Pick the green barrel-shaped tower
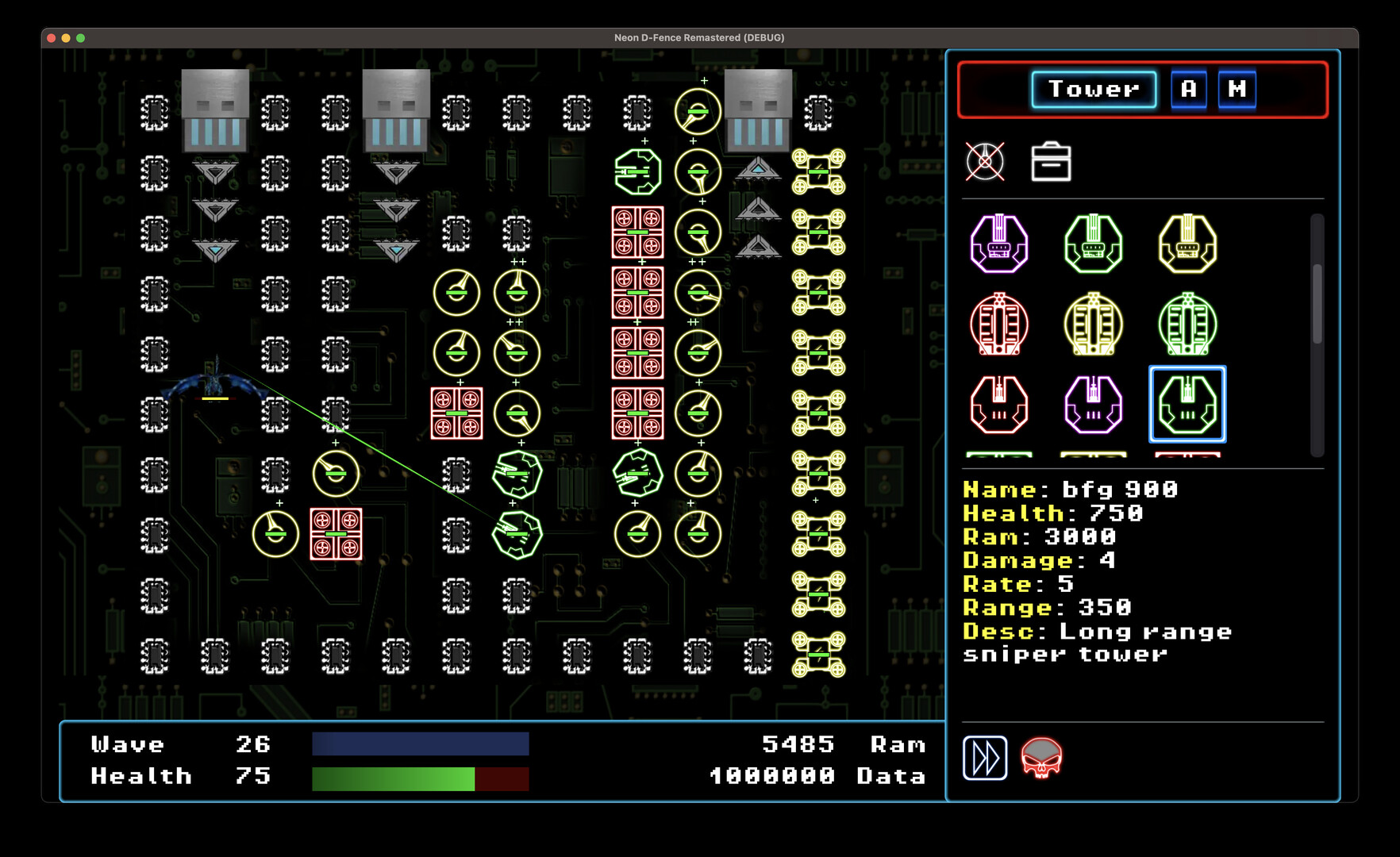Viewport: 1400px width, 857px height. [x=1187, y=325]
